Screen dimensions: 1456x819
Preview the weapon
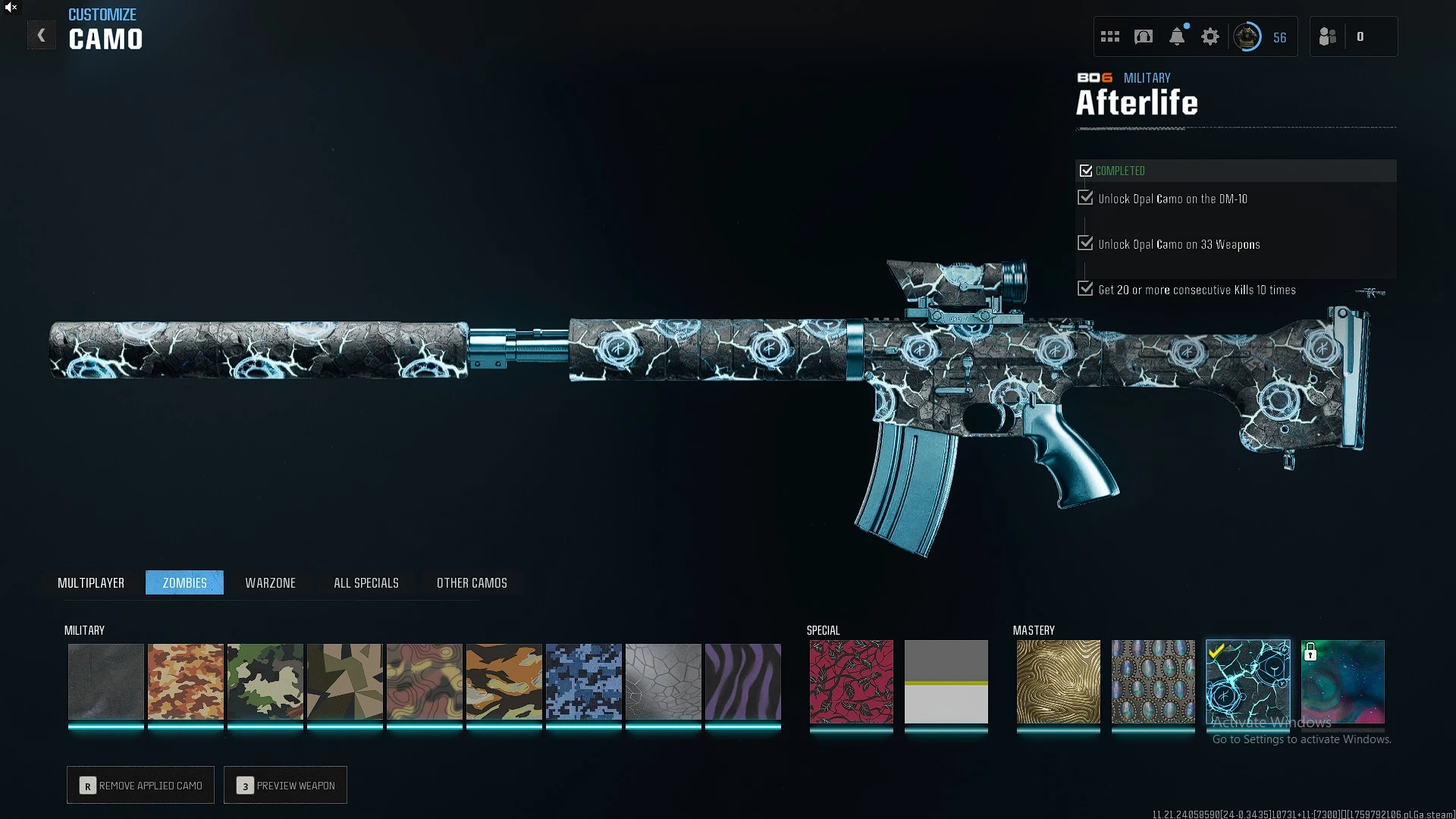[286, 785]
